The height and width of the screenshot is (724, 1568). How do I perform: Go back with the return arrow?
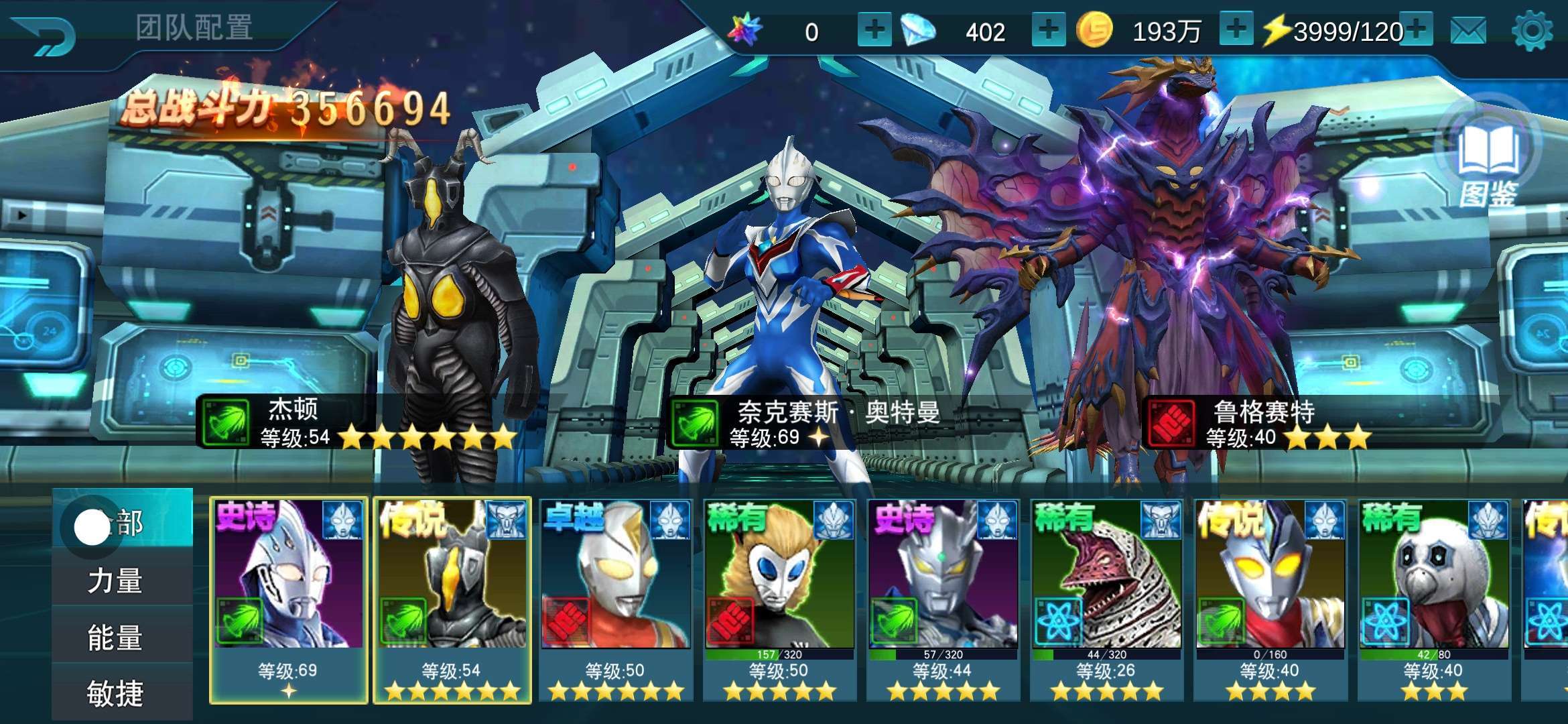pos(46,35)
